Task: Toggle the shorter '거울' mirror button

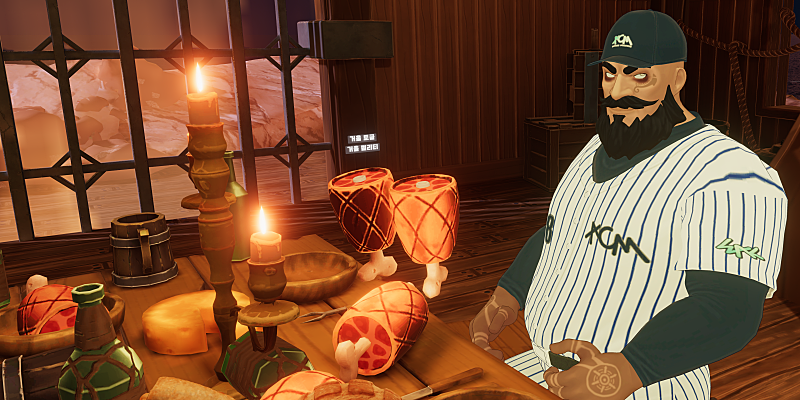Action: coord(362,138)
